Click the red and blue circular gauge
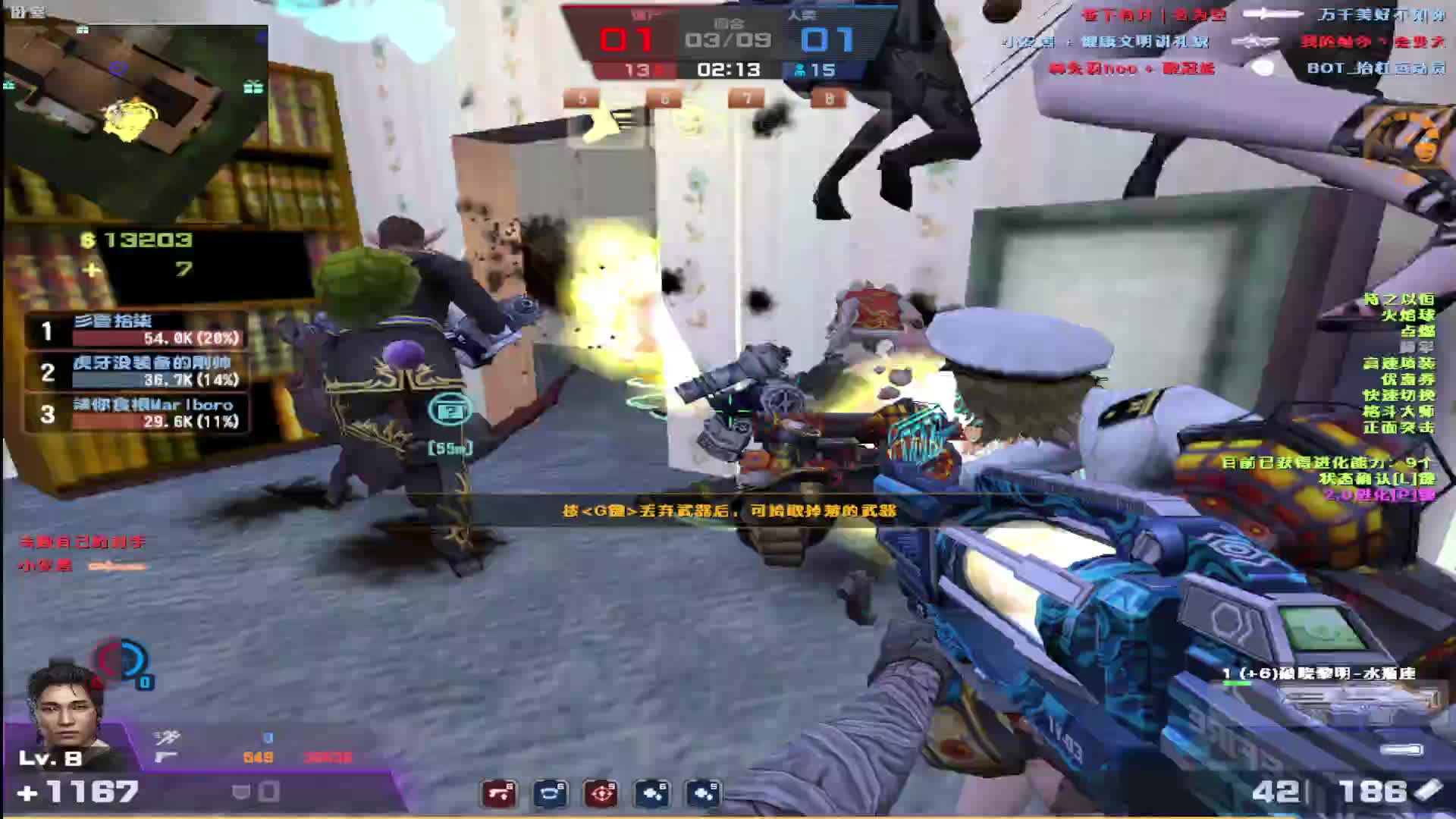This screenshot has height=819, width=1456. [x=121, y=660]
